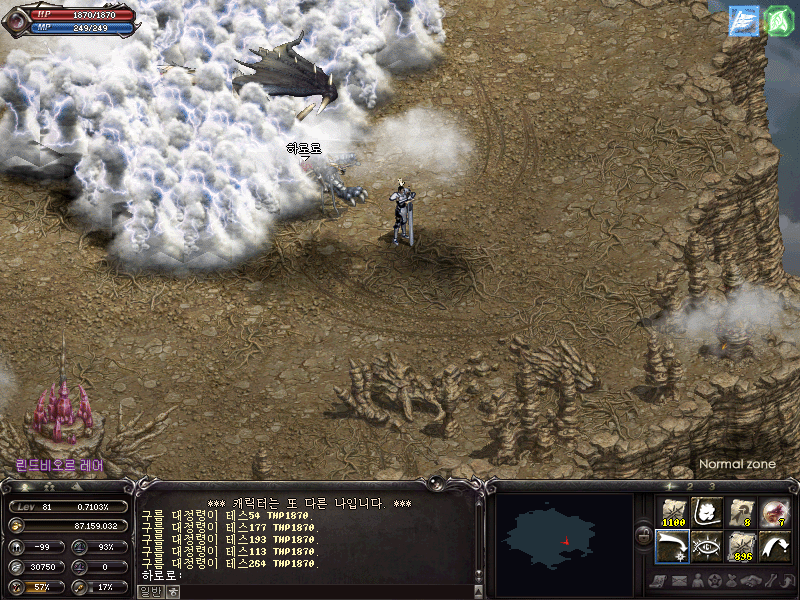Viewport: 800px width, 600px height.
Task: Activate the white upward curved arrow skill
Action: [774, 547]
